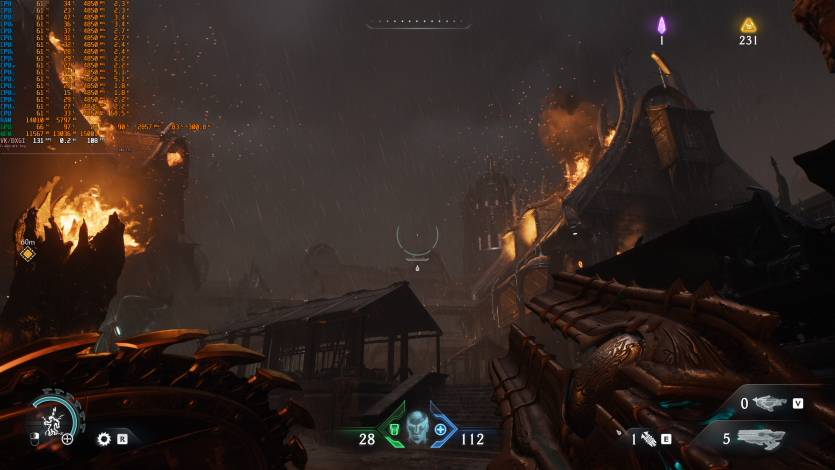Click the purple crystal currency icon
Image resolution: width=835 pixels, height=470 pixels.
pos(661,26)
